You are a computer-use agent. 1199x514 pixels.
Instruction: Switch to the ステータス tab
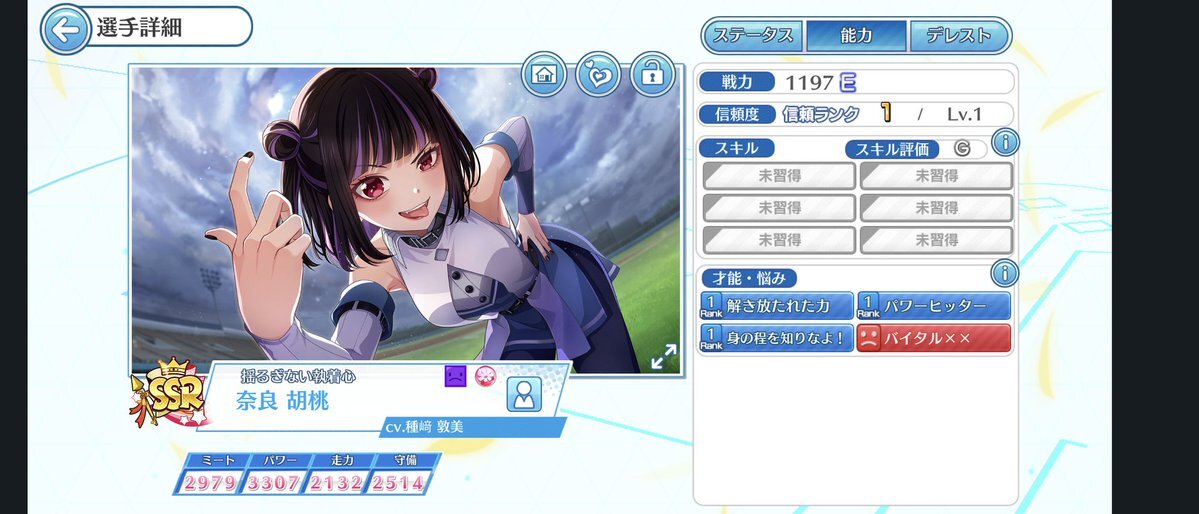pyautogui.click(x=754, y=36)
